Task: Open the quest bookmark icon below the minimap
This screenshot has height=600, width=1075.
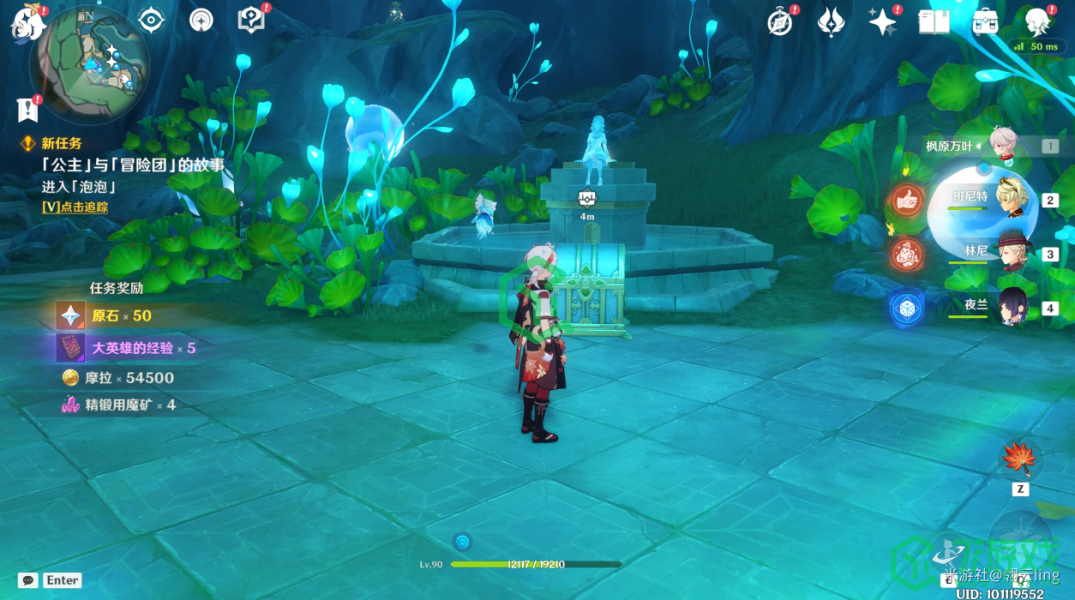Action: click(x=26, y=107)
